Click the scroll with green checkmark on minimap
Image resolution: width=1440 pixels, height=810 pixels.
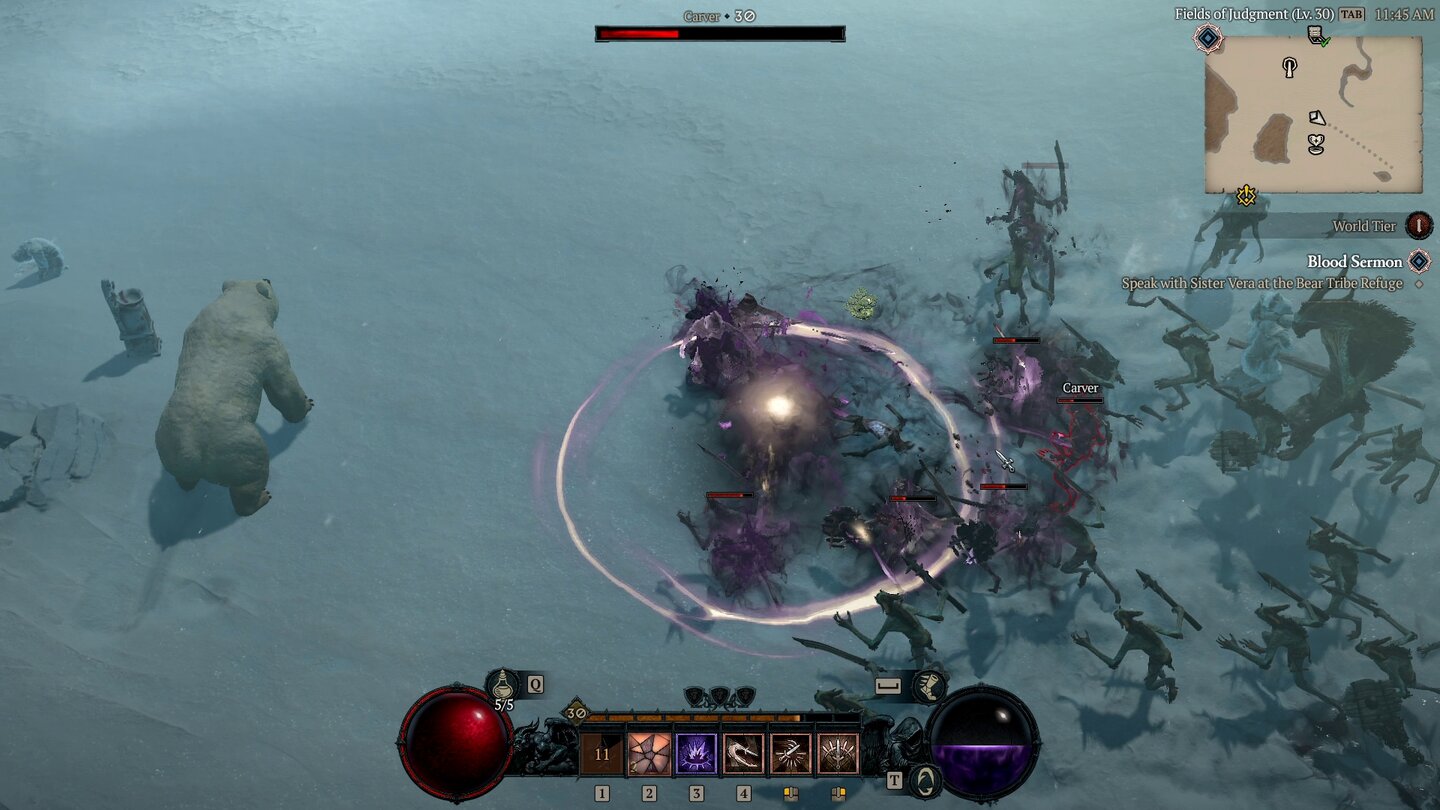tap(1318, 37)
